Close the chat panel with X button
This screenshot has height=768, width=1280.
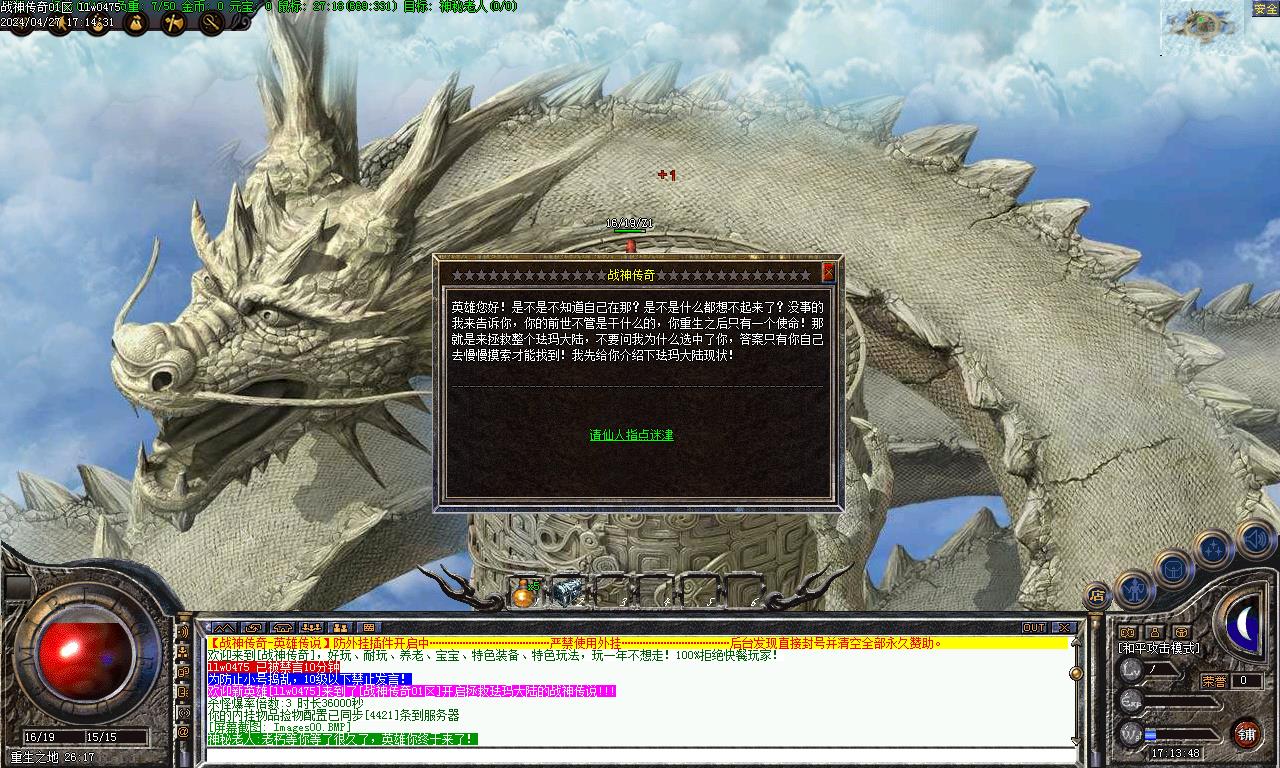click(1064, 627)
